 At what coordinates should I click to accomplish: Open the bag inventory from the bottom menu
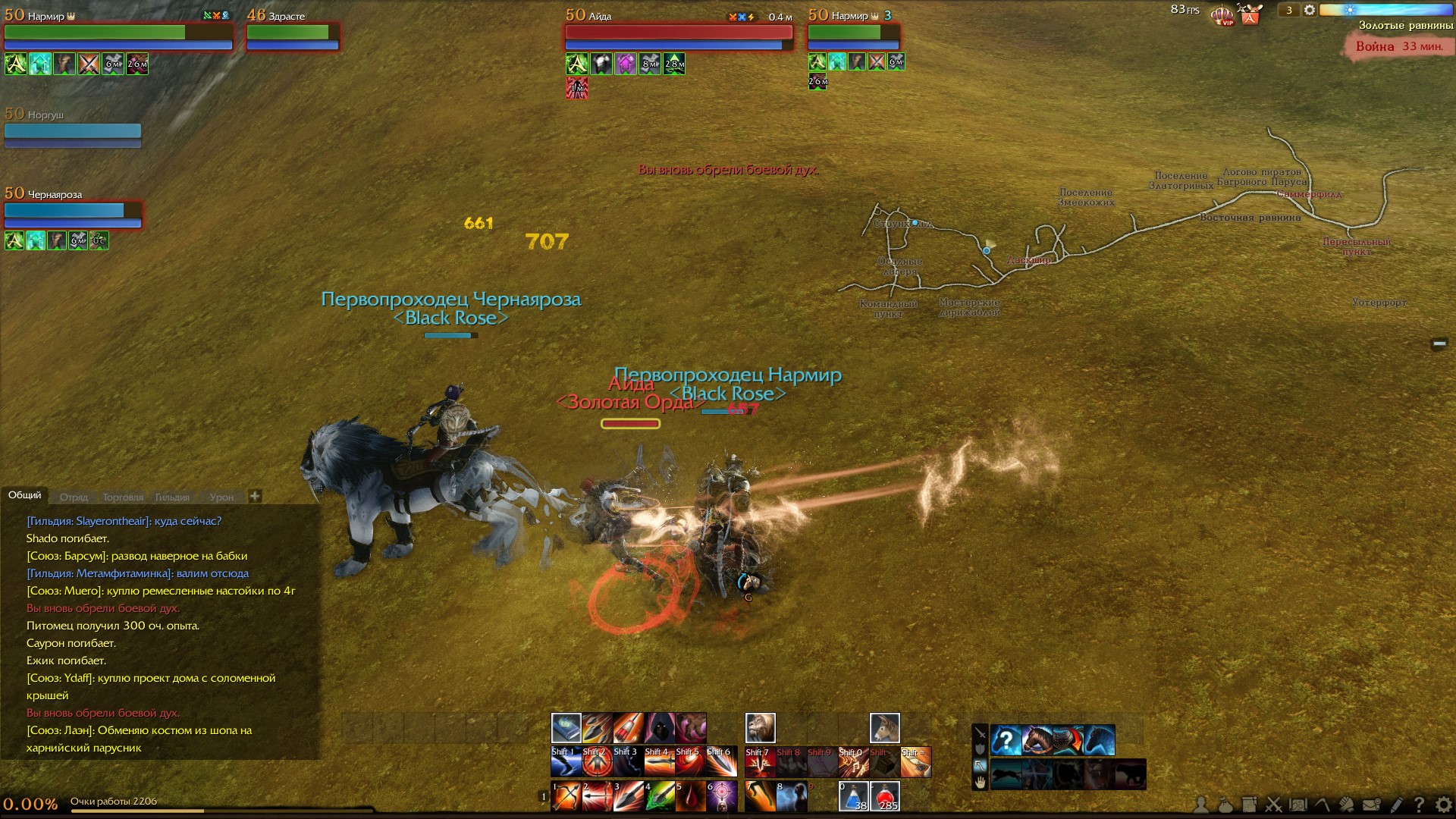[x=1225, y=805]
